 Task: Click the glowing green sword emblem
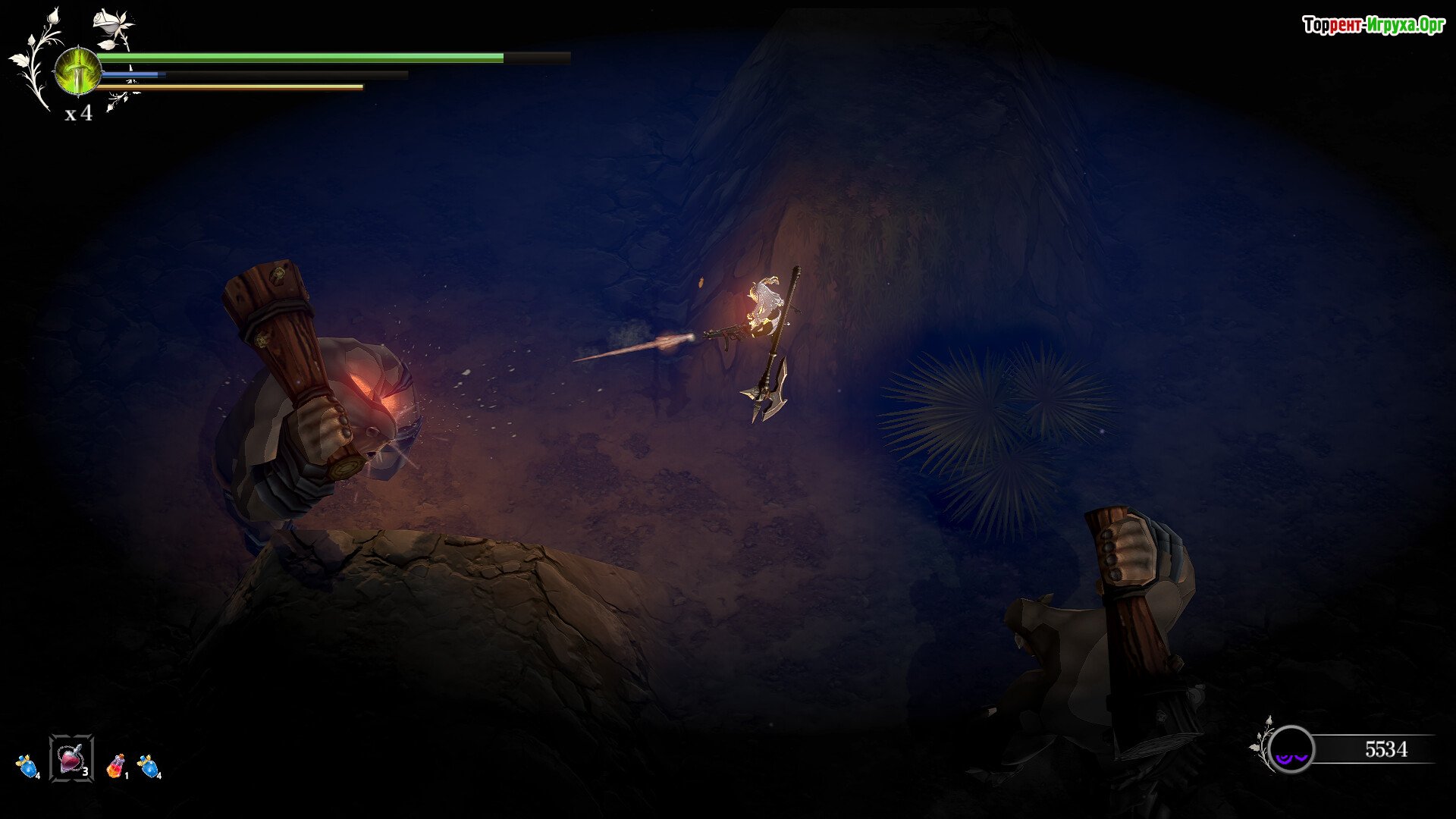77,71
